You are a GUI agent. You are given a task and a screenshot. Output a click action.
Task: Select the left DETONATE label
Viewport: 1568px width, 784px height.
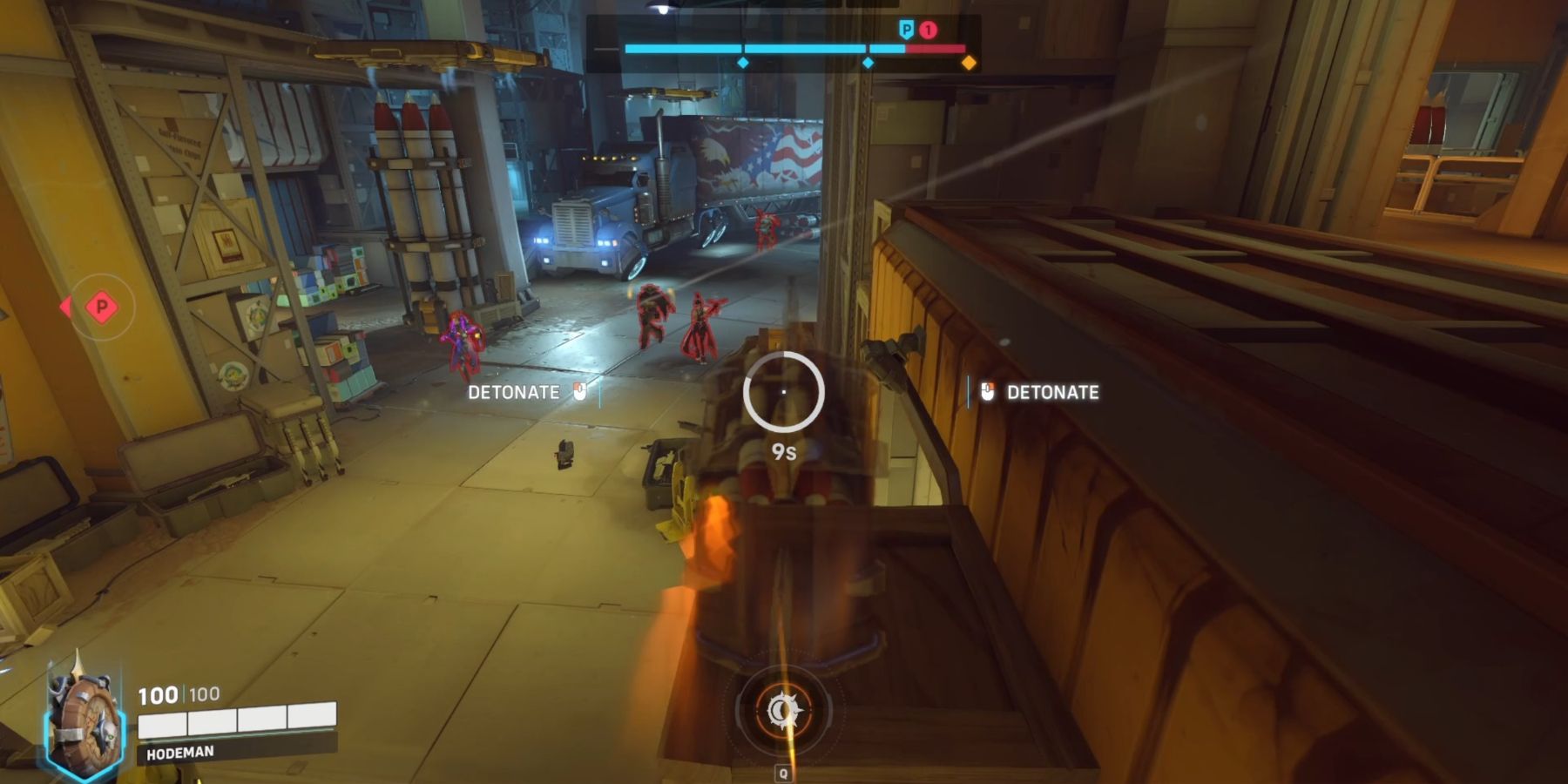(514, 393)
